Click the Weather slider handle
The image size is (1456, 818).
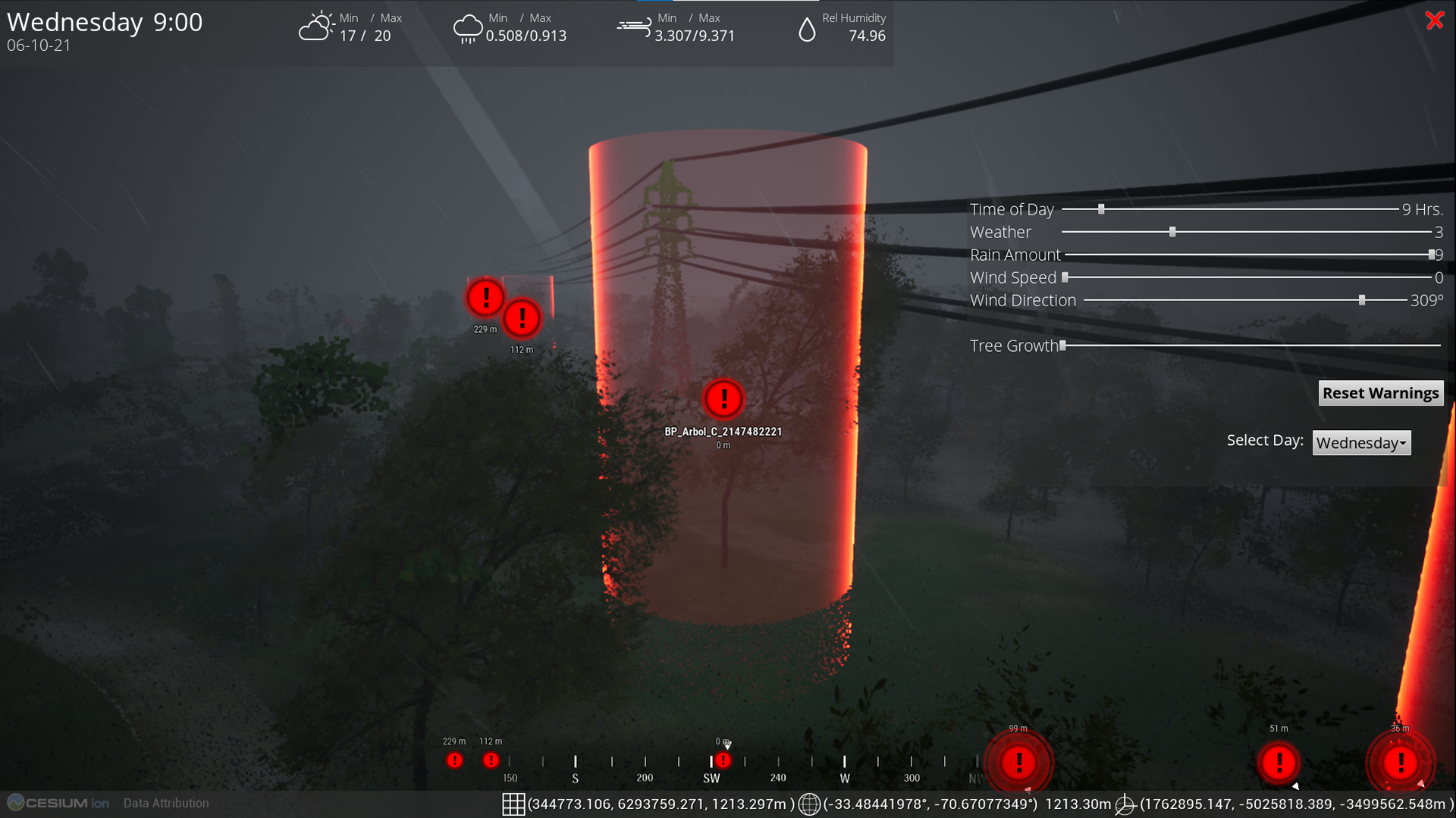tap(1172, 232)
